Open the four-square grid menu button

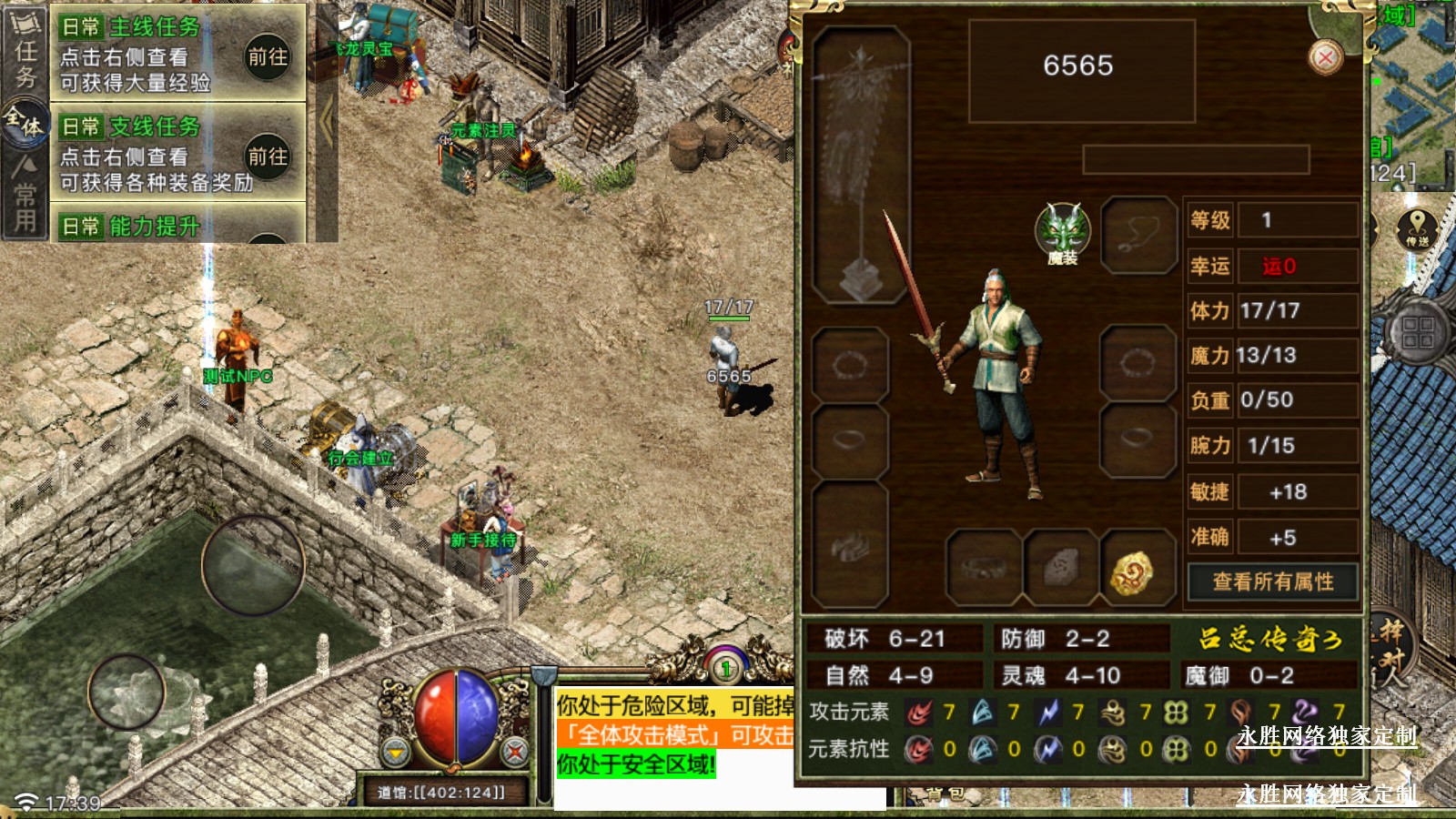point(1417,331)
